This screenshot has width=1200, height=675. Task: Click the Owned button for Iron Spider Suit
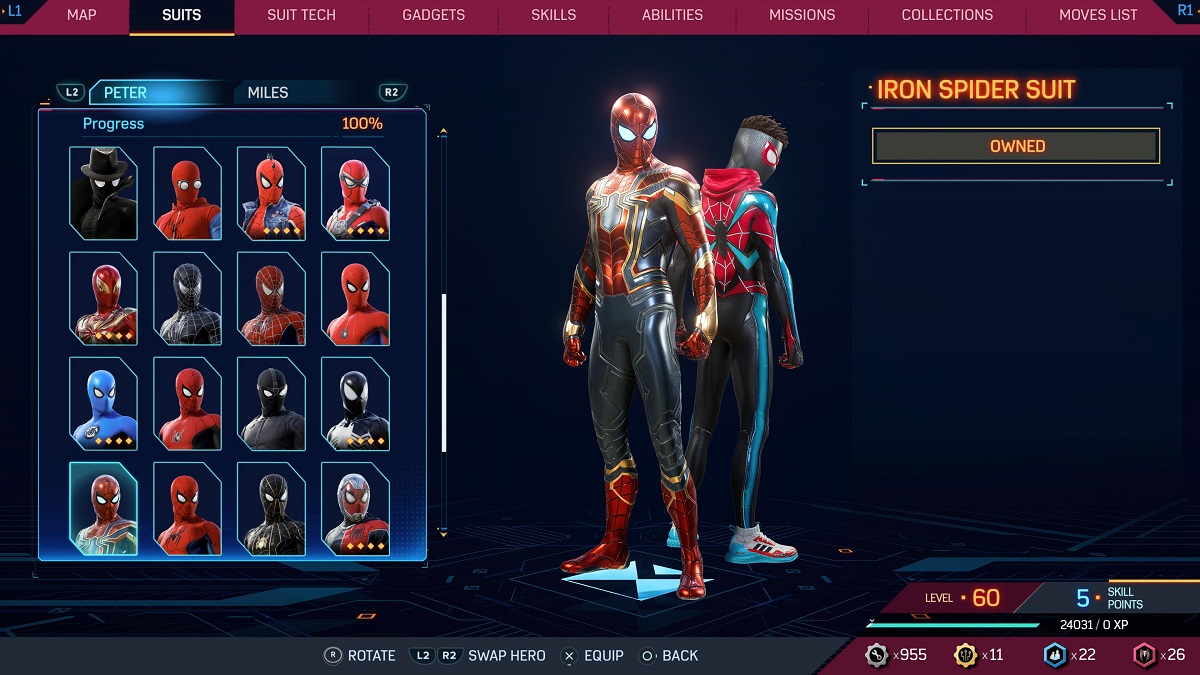pos(1016,146)
